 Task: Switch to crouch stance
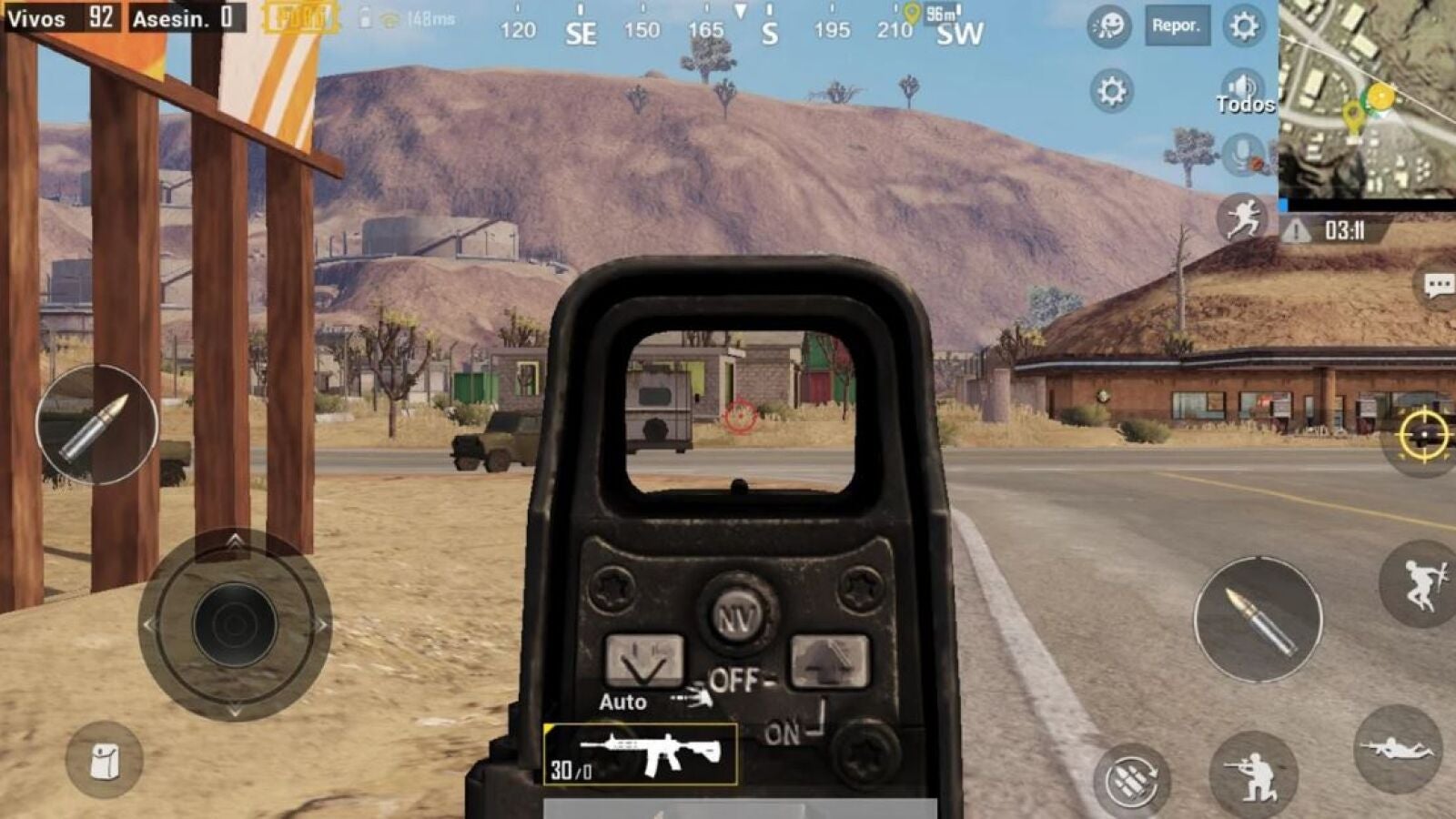1253,774
